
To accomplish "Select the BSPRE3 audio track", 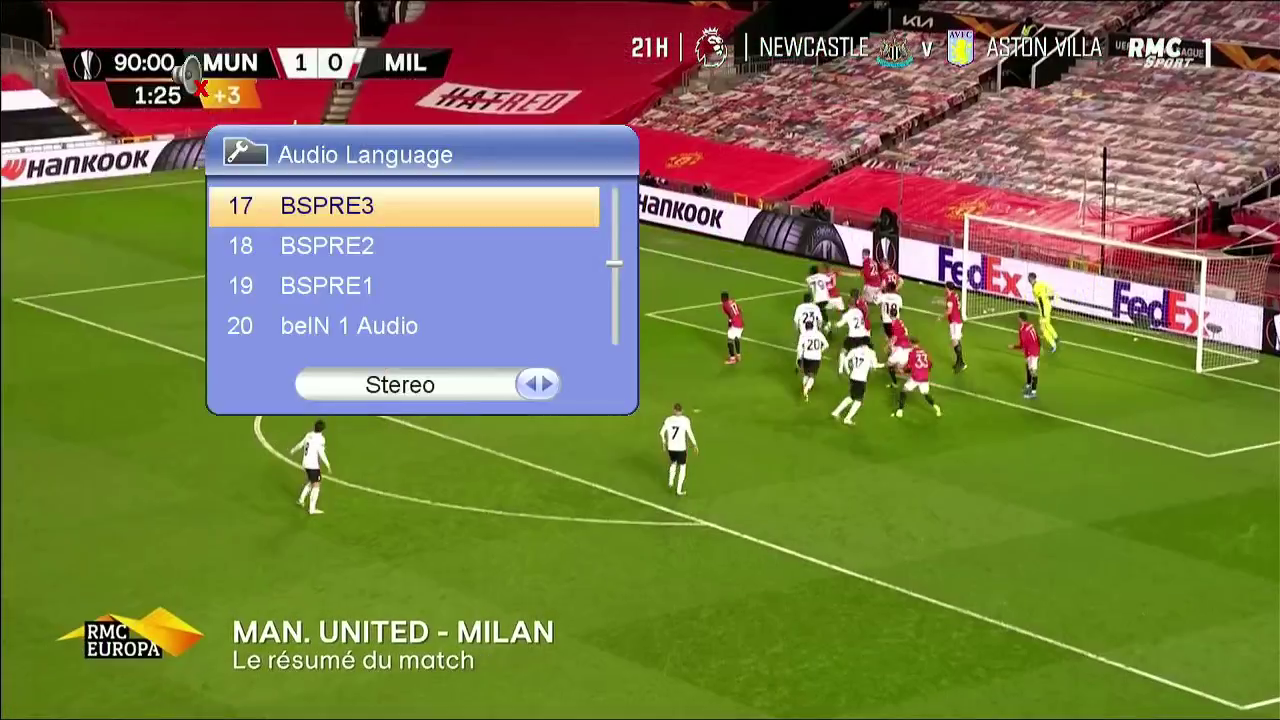I will [x=404, y=206].
